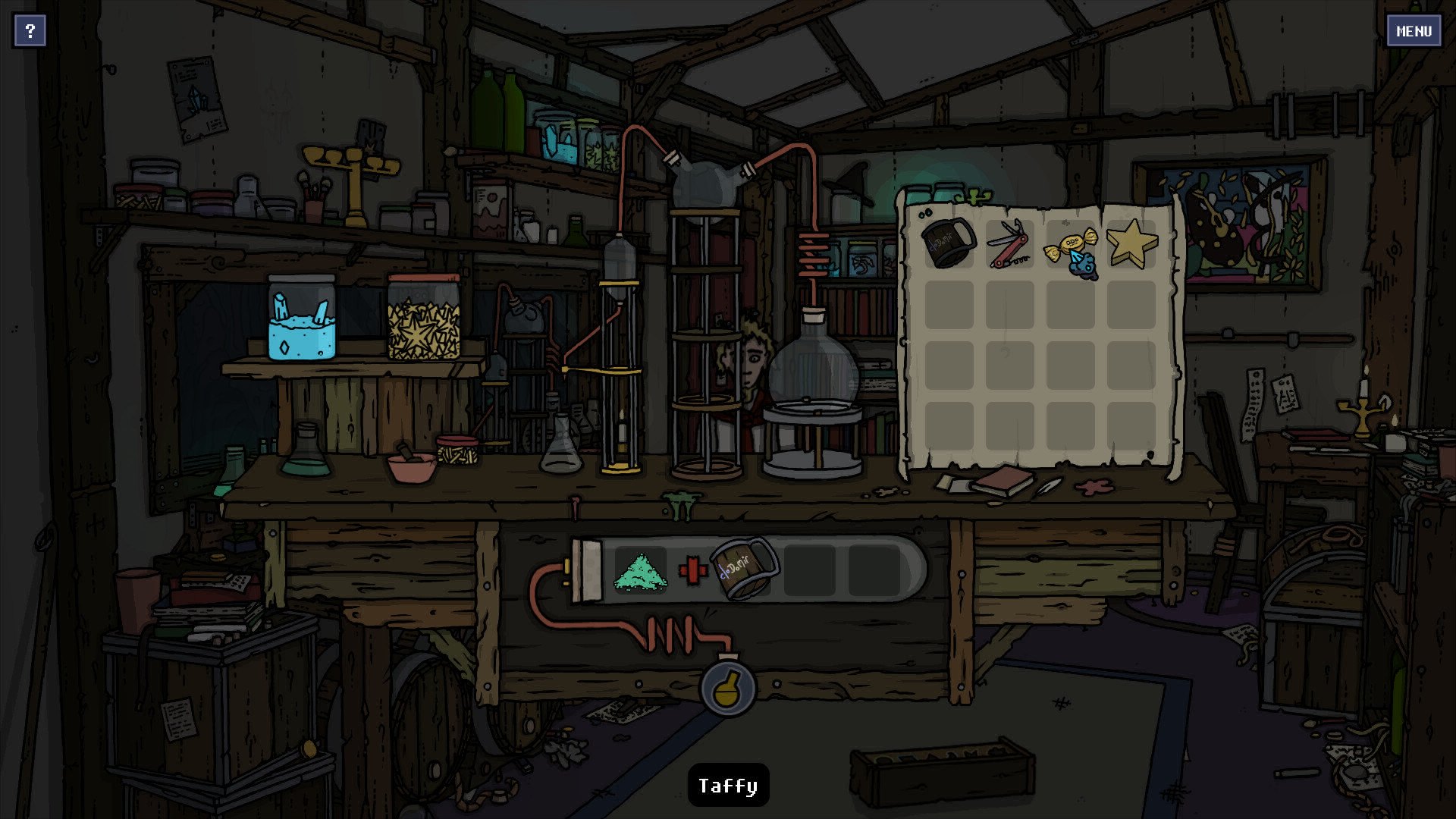The height and width of the screenshot is (819, 1456).
Task: Select the highlighted golden straw jar
Action: (x=424, y=317)
